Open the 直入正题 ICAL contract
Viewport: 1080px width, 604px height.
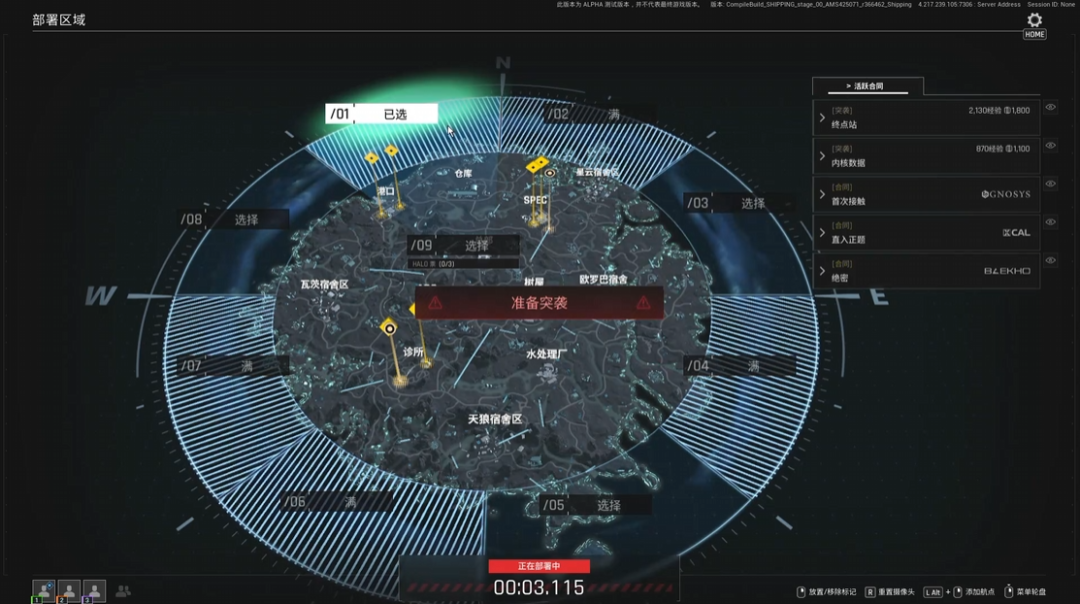[x=925, y=232]
